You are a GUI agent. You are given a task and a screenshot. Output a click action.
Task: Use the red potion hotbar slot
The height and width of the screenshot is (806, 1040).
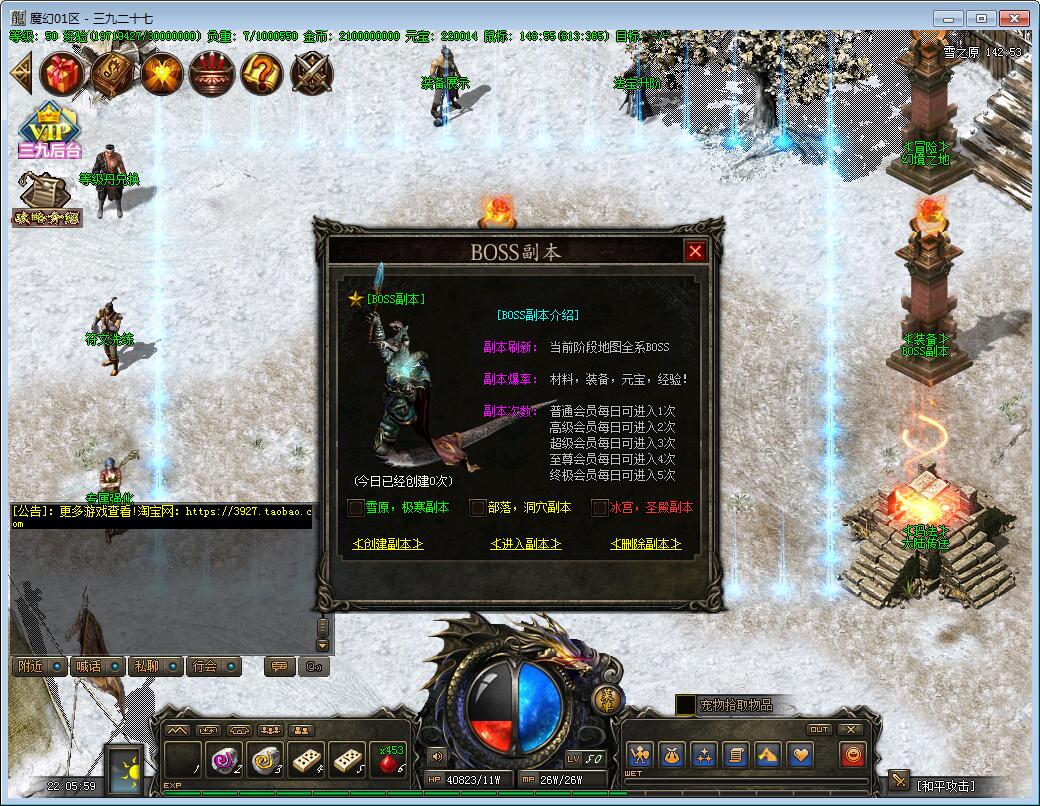(x=390, y=760)
